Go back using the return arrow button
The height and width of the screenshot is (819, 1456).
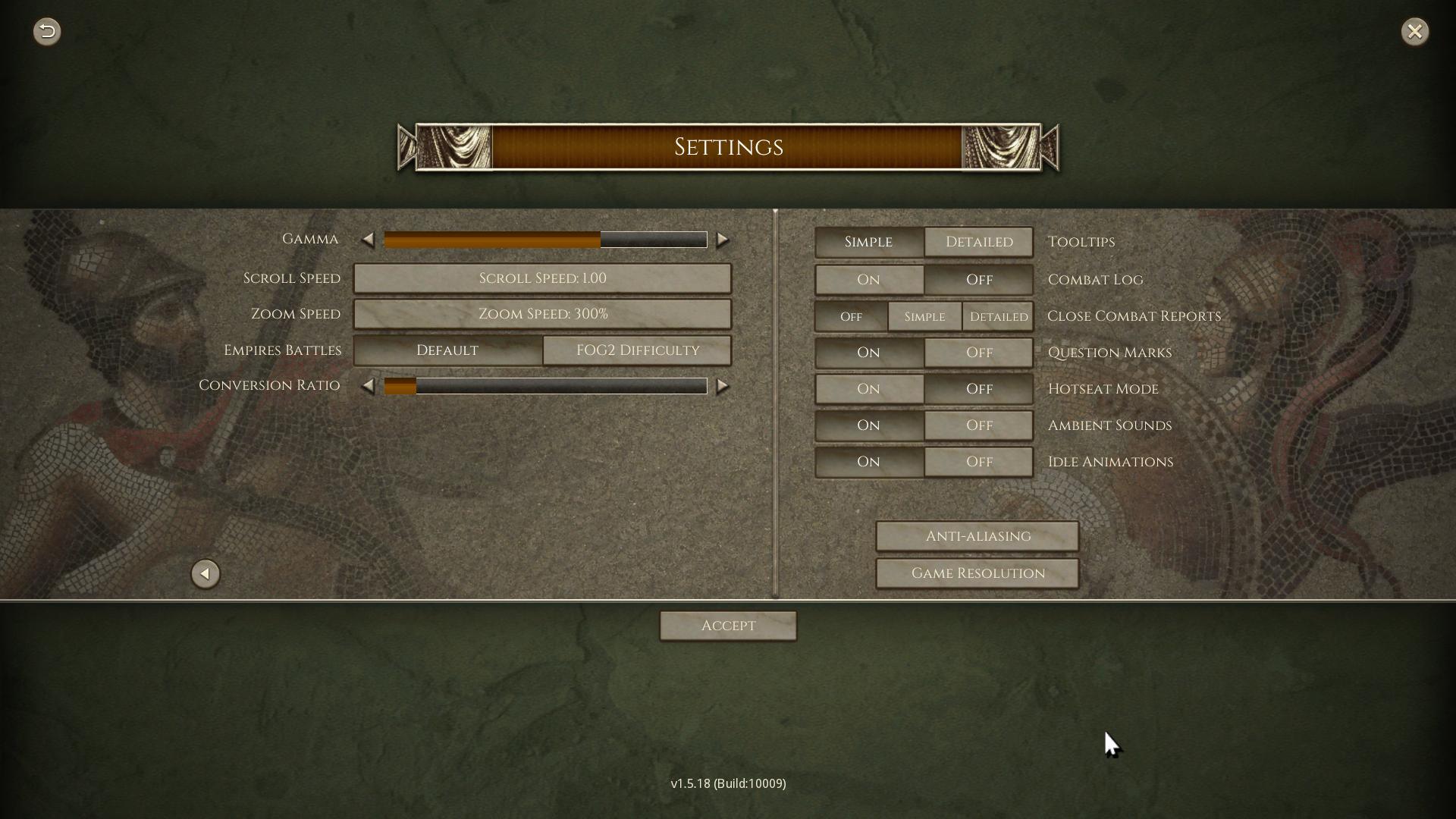coord(47,31)
